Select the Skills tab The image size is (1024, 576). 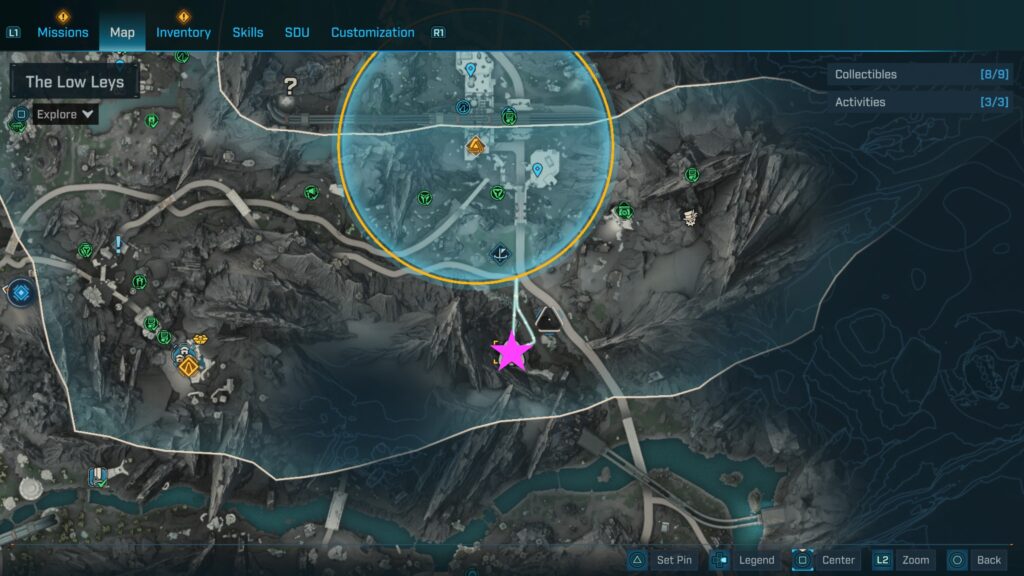point(248,32)
